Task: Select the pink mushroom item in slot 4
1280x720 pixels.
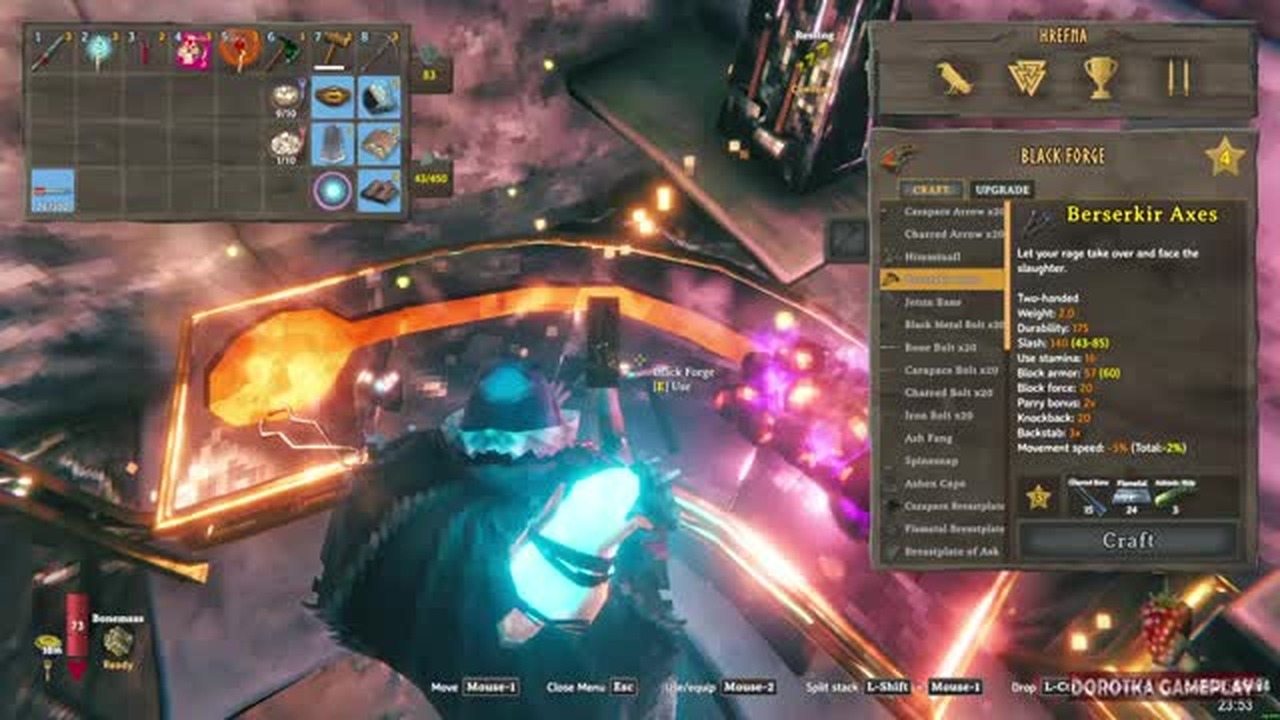Action: click(x=193, y=50)
